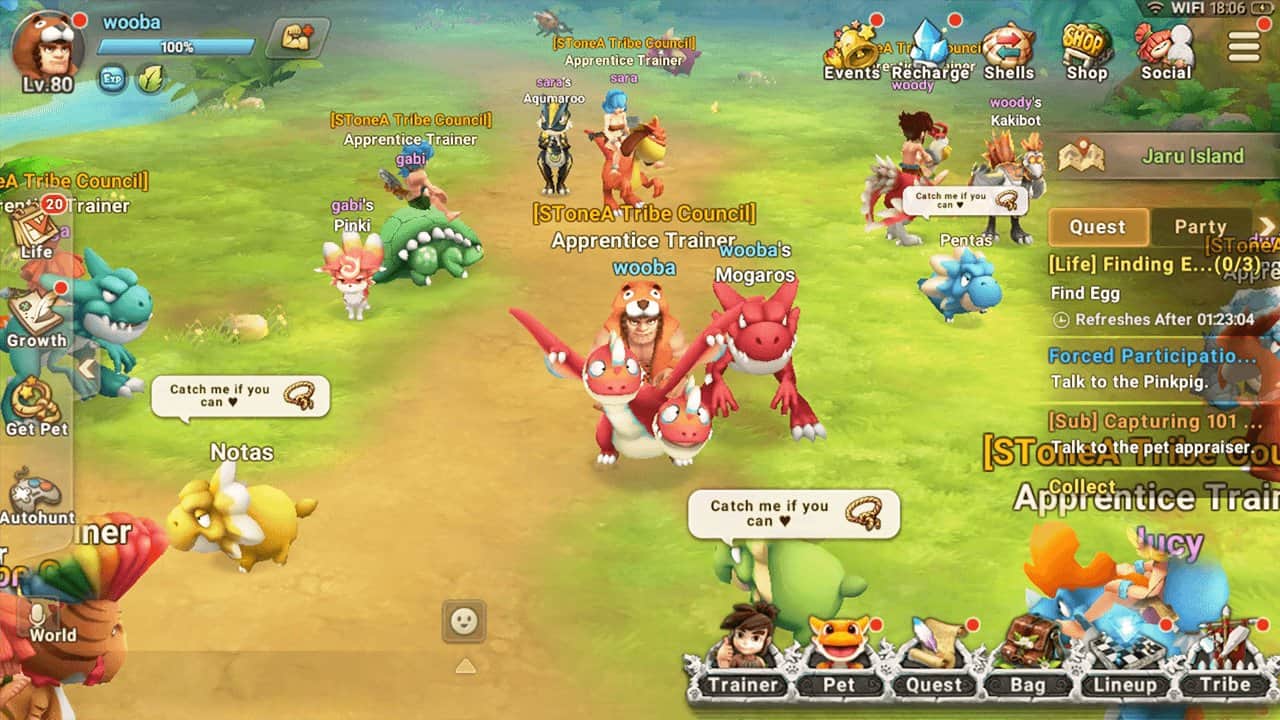Open the Shells exchange
Screen dimensions: 1280x720
[x=1008, y=50]
